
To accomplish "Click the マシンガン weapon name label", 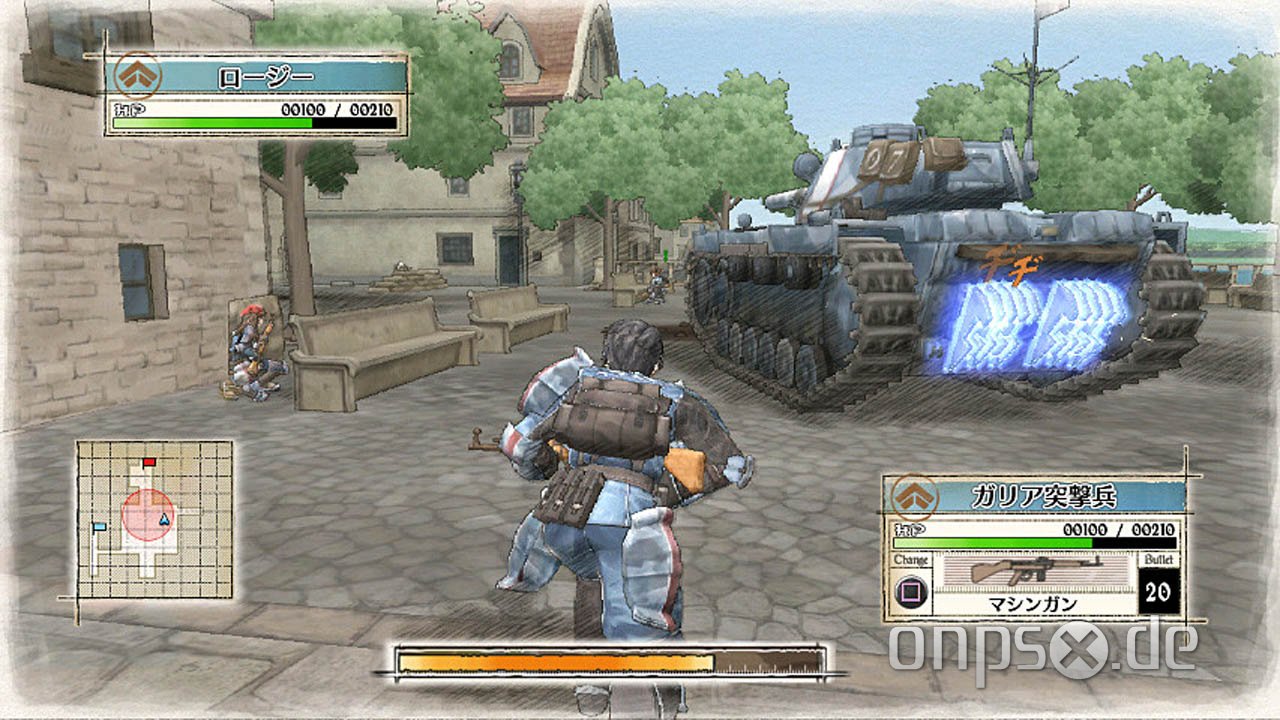I will 1032,604.
